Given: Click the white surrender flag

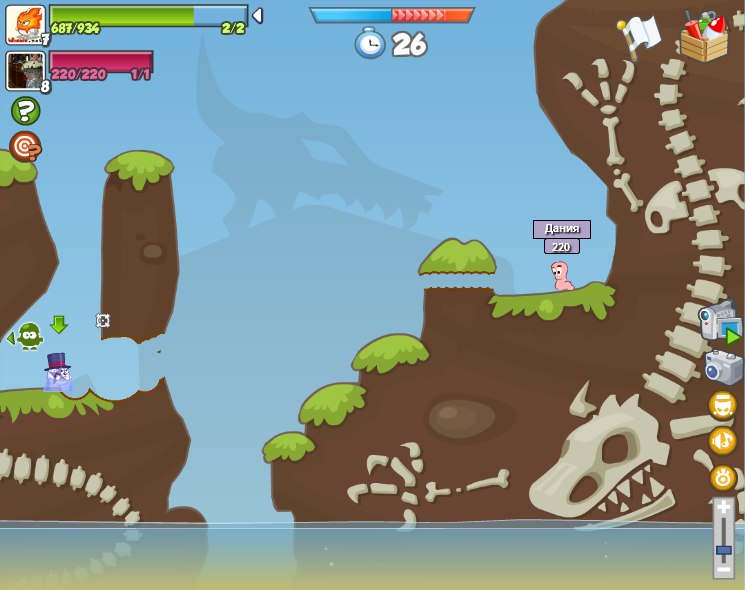Looking at the screenshot, I should (x=639, y=35).
